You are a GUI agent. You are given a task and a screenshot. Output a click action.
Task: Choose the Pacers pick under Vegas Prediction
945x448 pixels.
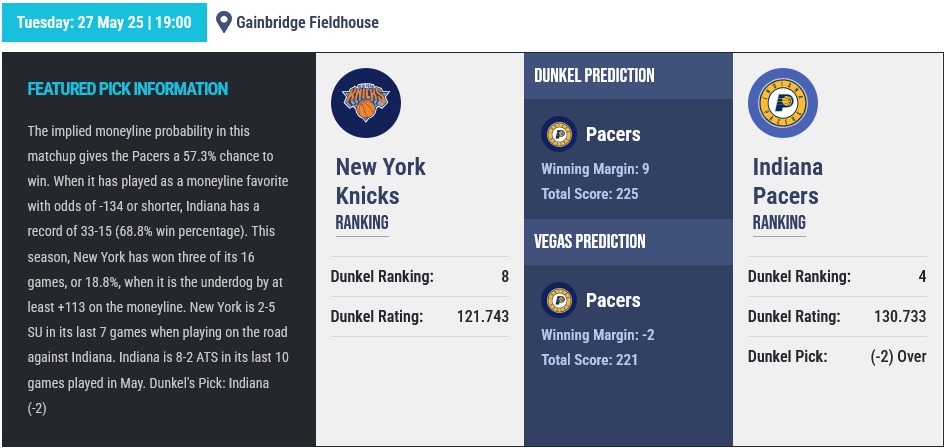tap(612, 301)
